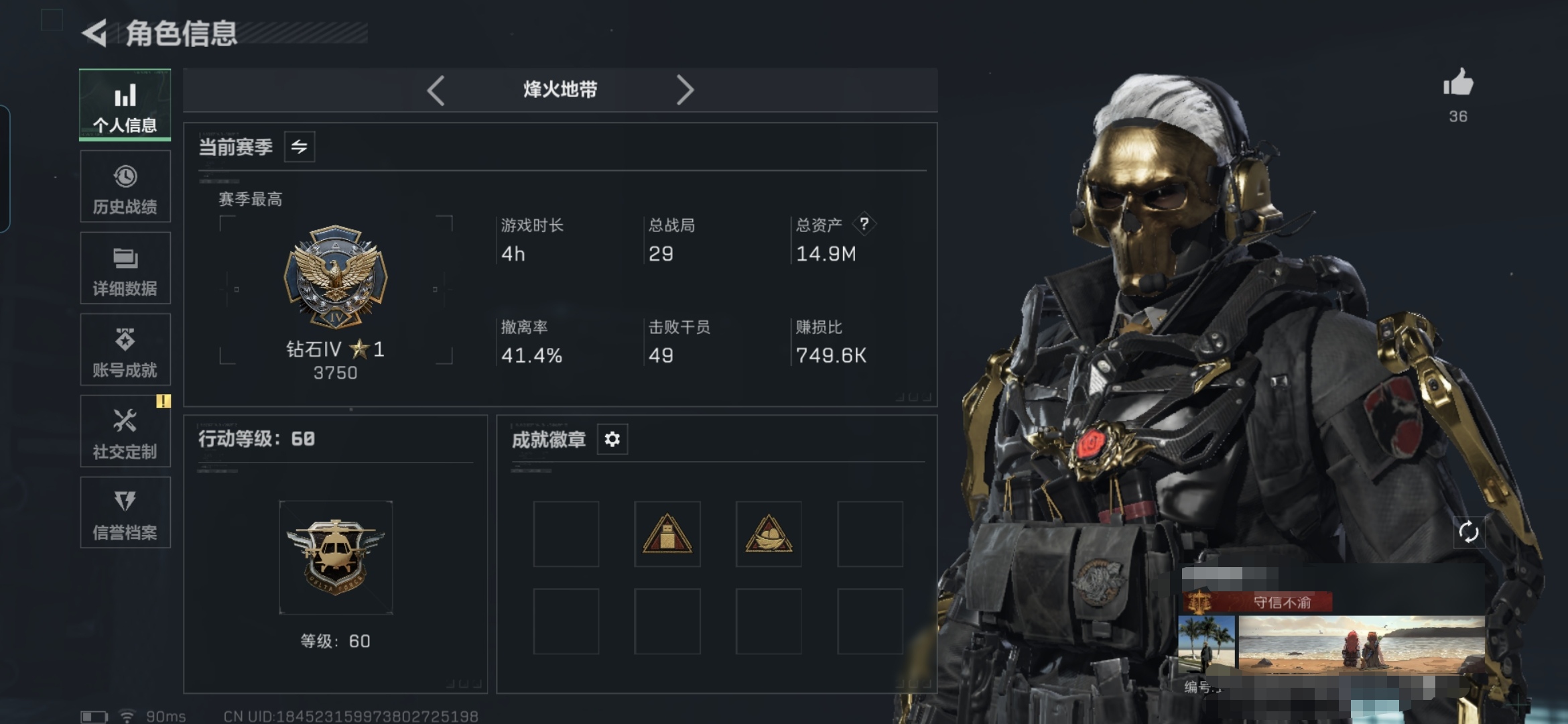Toggle the 当前赛季 season switch button
Viewport: 1568px width, 724px height.
(x=300, y=147)
